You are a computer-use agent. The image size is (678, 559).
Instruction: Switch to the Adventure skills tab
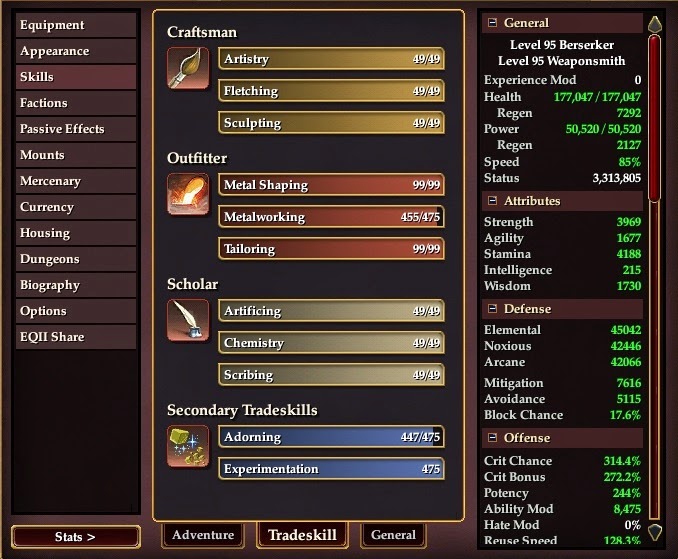tap(203, 535)
